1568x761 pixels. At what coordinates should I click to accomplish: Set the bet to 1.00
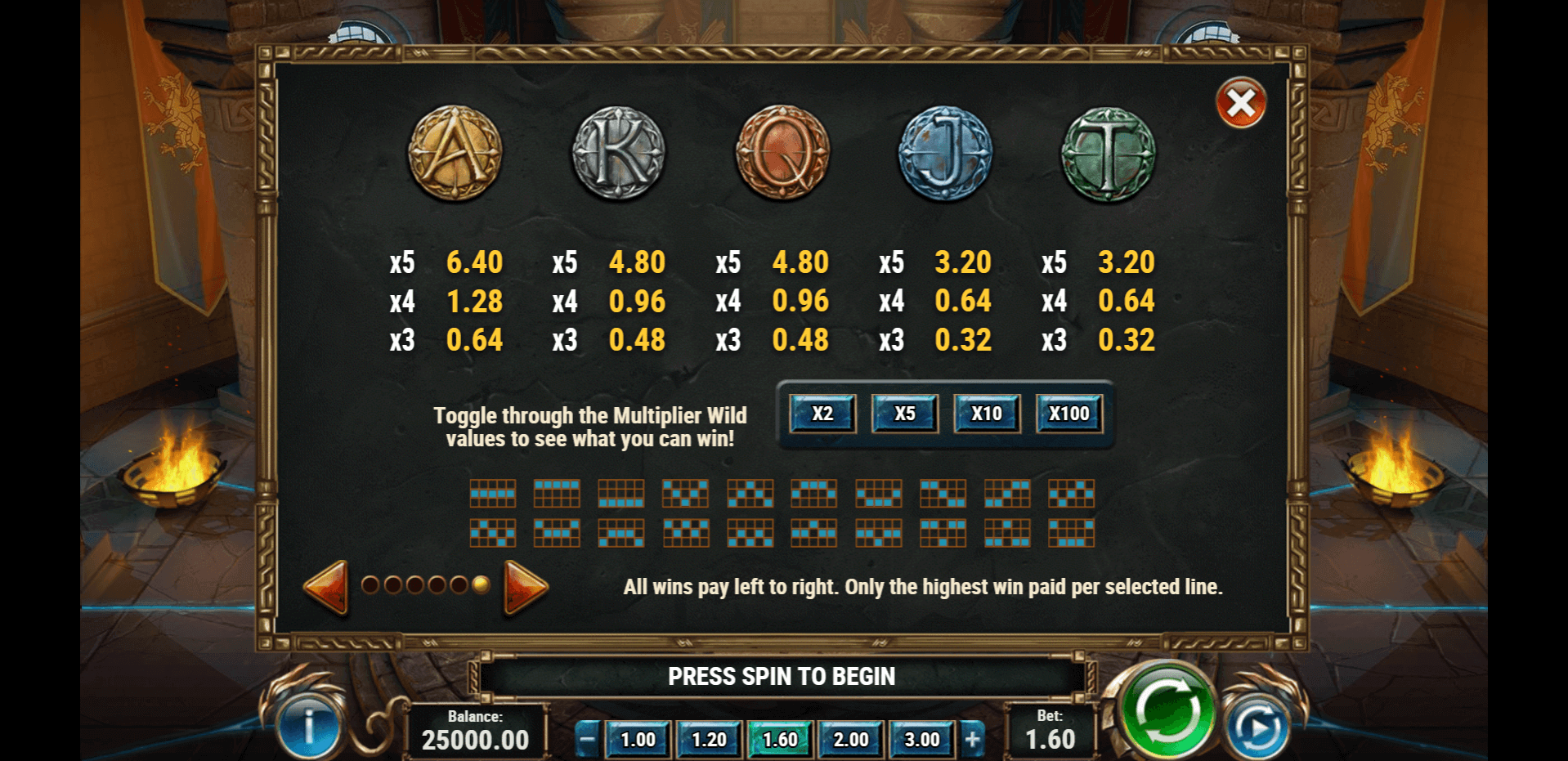pyautogui.click(x=638, y=740)
